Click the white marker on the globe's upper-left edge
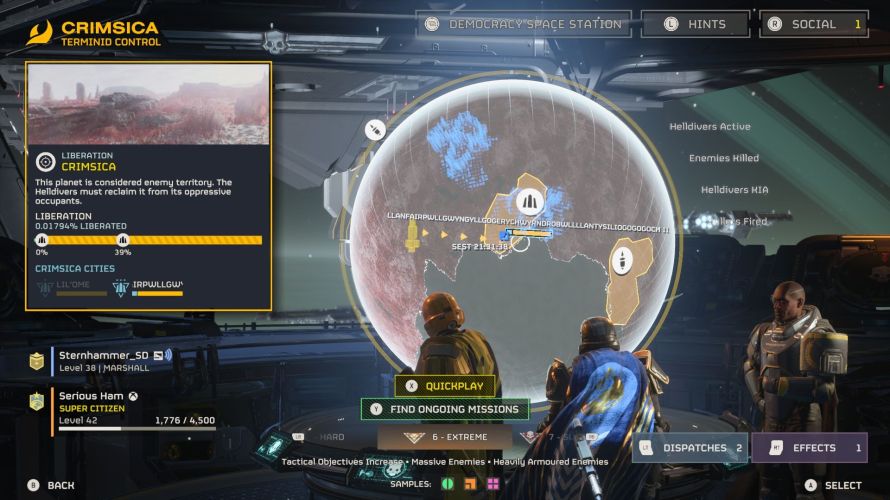Image resolution: width=890 pixels, height=500 pixels. (x=376, y=131)
